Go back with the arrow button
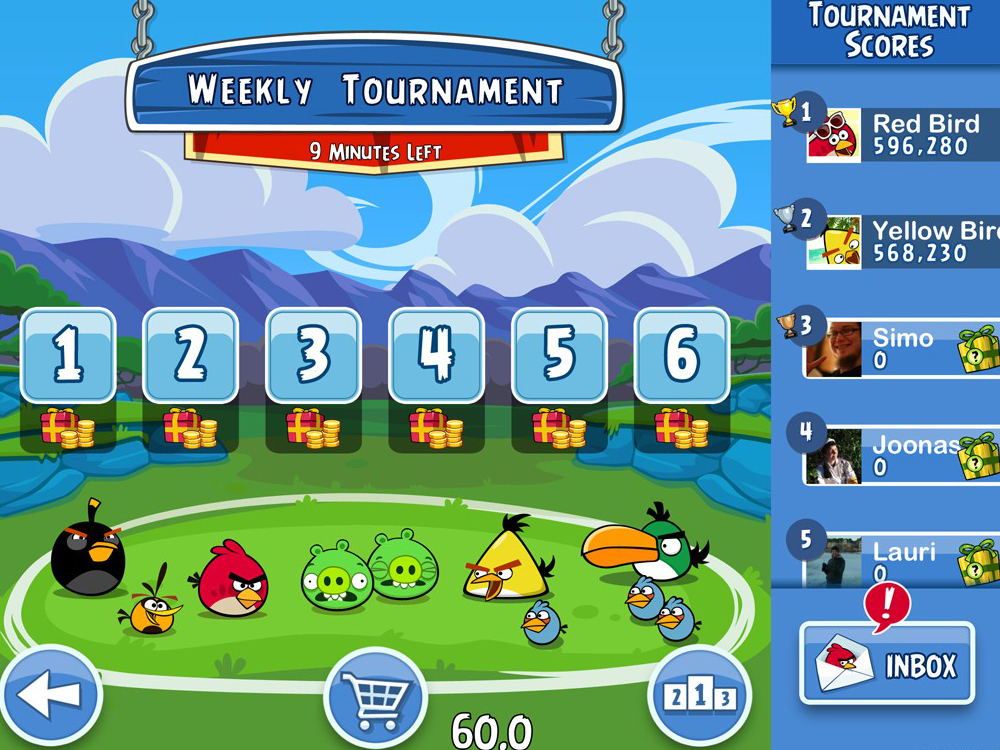Viewport: 1000px width, 750px height. pos(50,693)
